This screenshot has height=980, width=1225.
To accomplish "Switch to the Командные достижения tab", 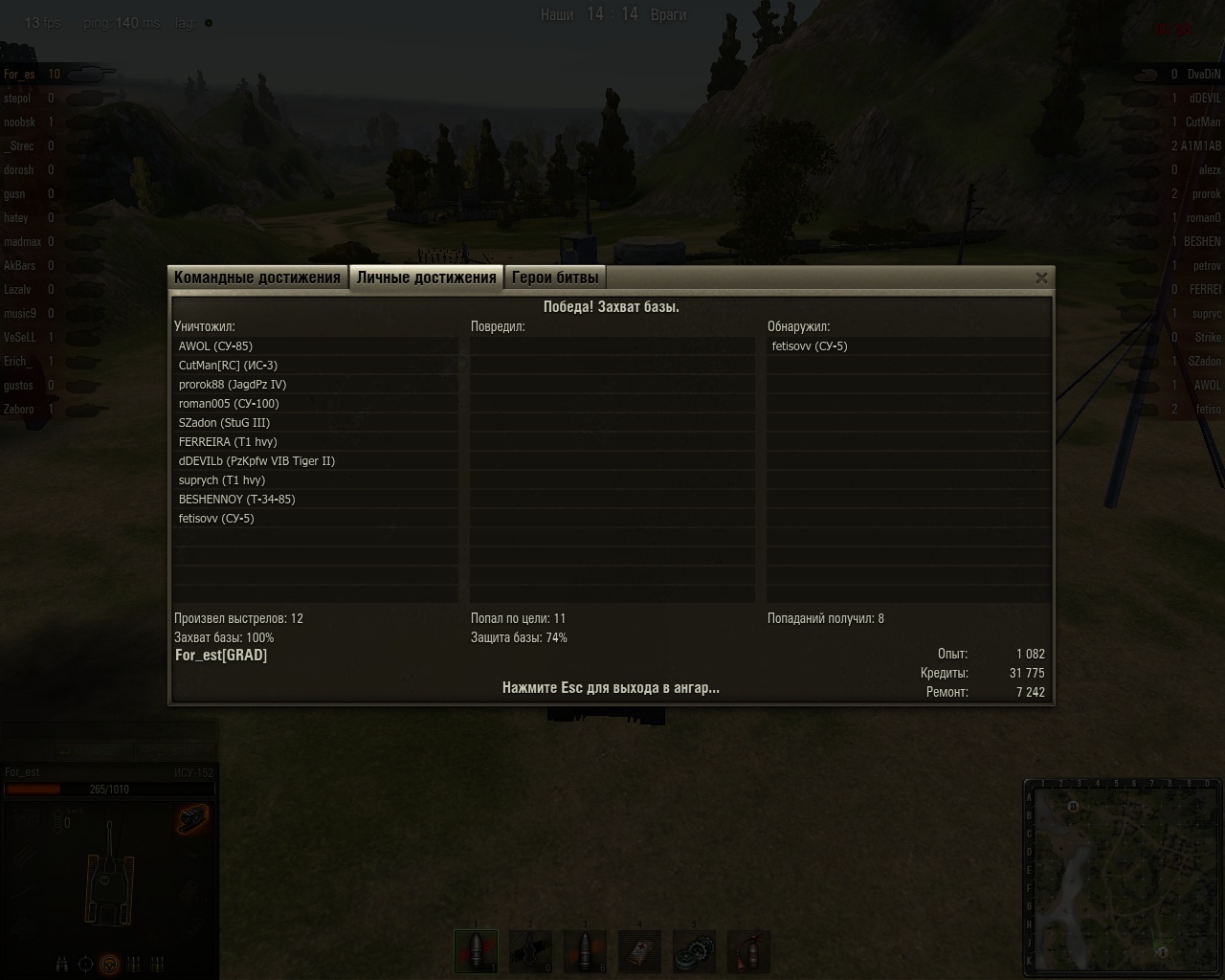I will (x=257, y=278).
